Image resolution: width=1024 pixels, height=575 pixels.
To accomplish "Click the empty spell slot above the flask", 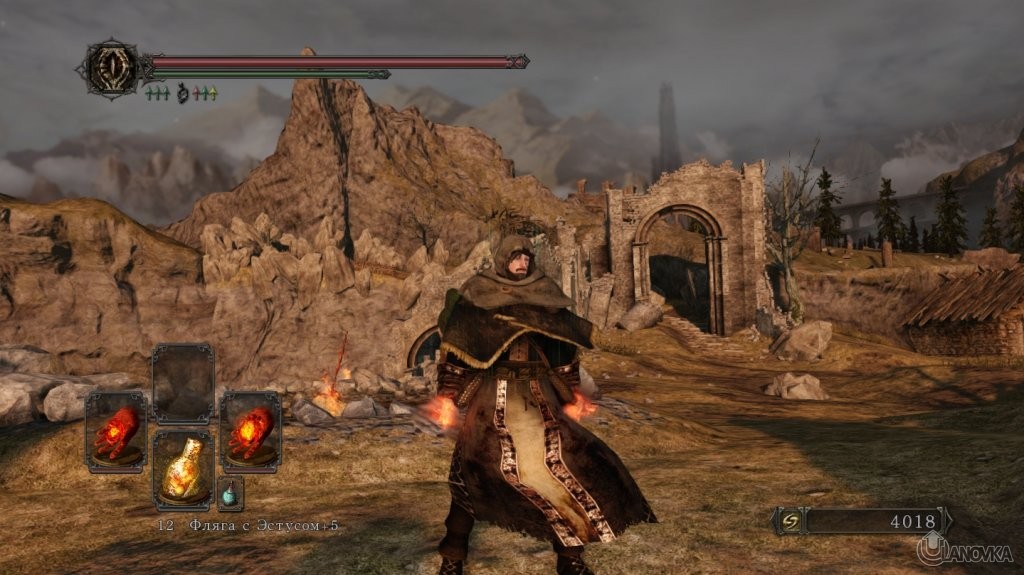I will [183, 384].
